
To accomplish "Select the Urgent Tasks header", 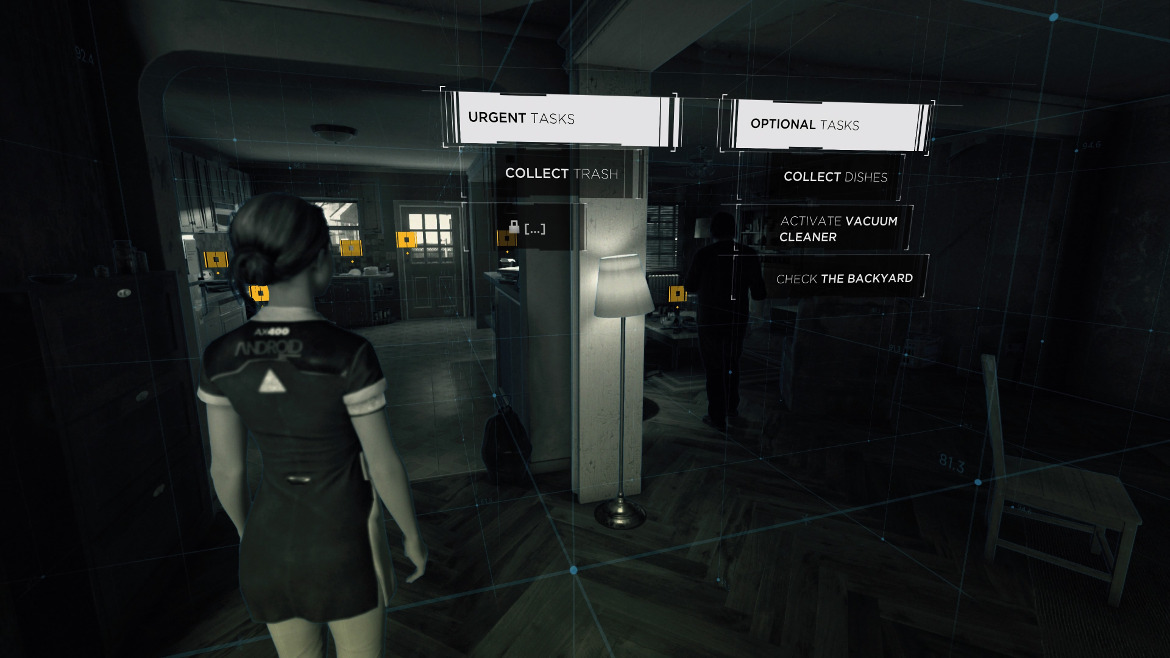I will click(x=555, y=118).
